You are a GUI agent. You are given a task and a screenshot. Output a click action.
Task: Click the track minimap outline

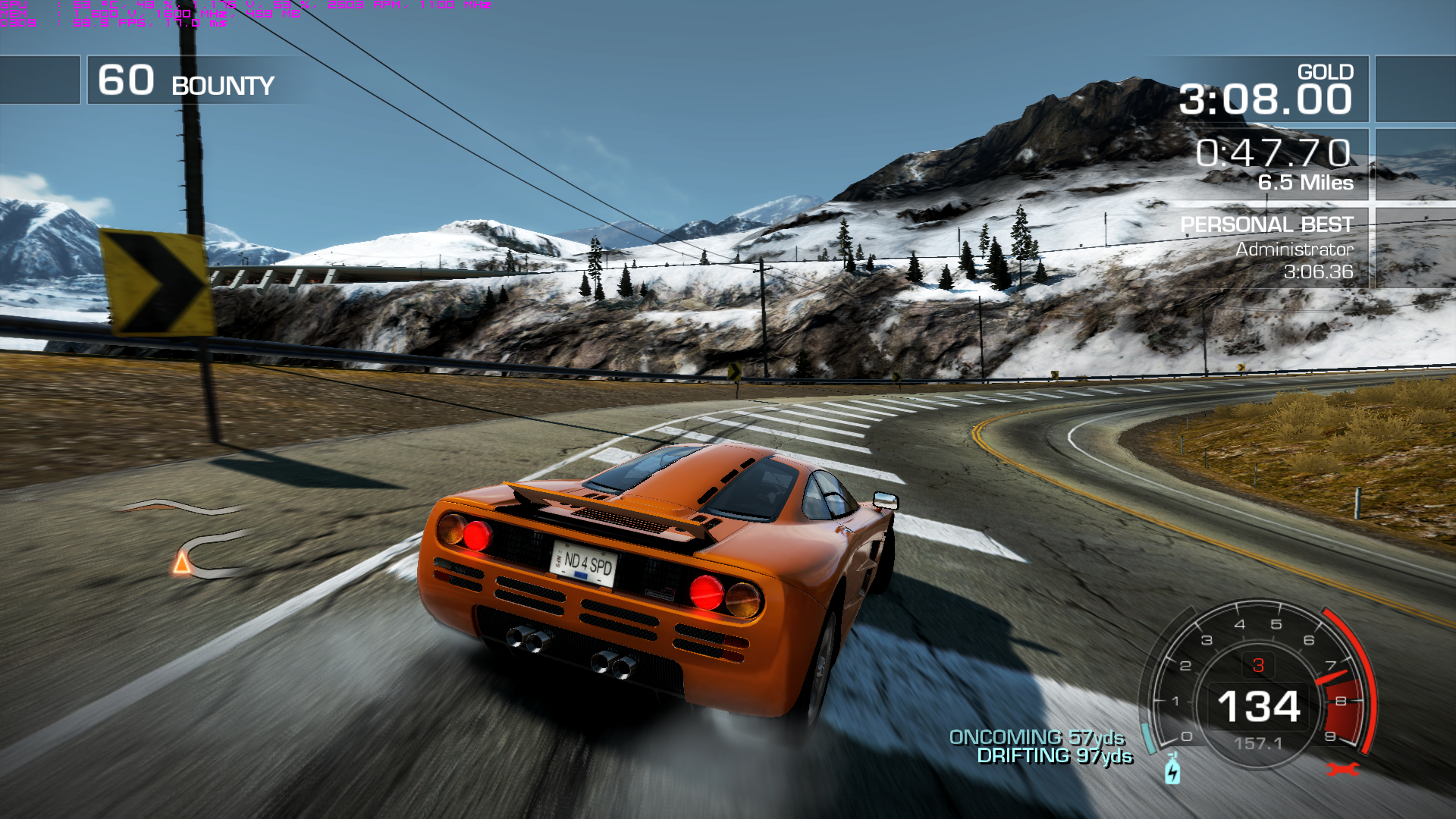(x=203, y=548)
